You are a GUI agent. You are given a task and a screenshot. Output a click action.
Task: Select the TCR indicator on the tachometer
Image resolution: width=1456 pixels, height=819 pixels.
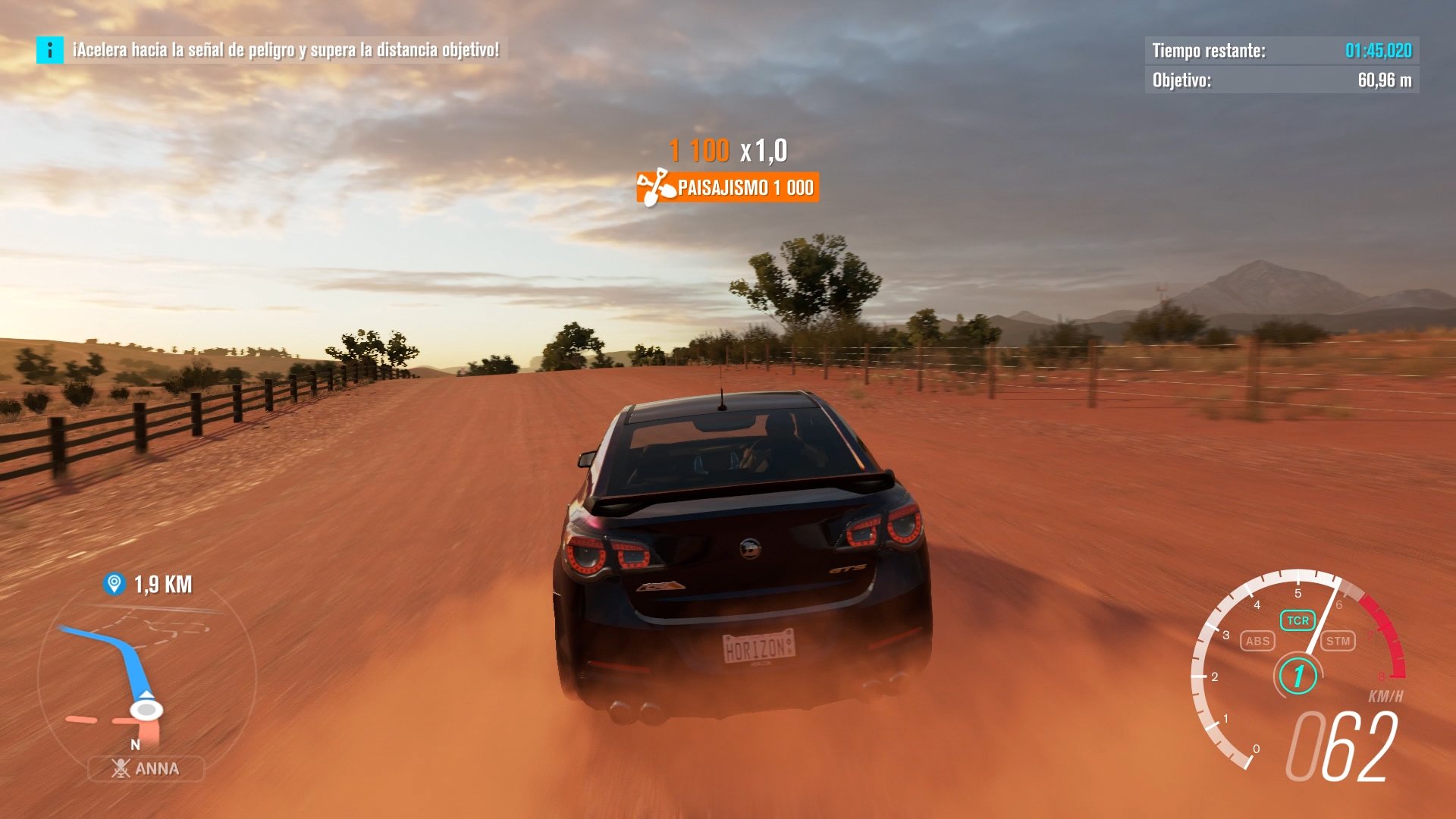pyautogui.click(x=1298, y=619)
